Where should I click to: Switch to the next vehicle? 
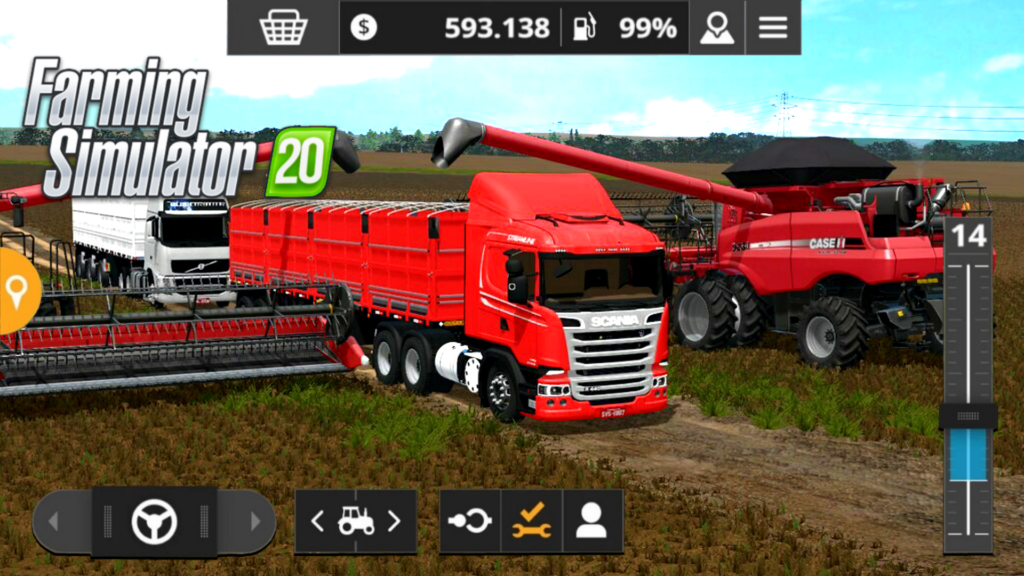coord(394,521)
